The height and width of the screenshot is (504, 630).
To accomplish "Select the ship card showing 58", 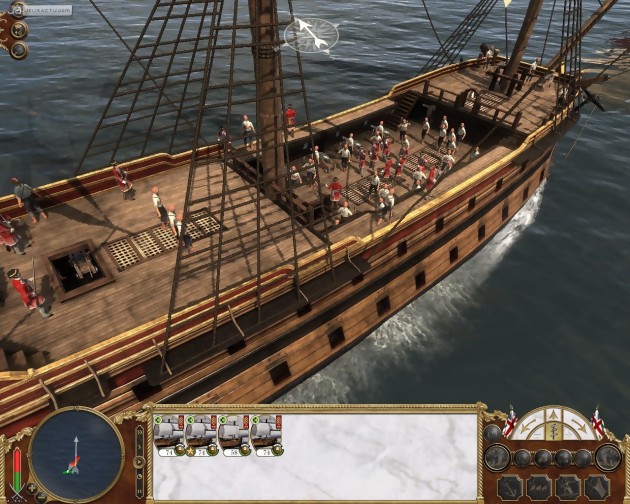I will click(233, 436).
